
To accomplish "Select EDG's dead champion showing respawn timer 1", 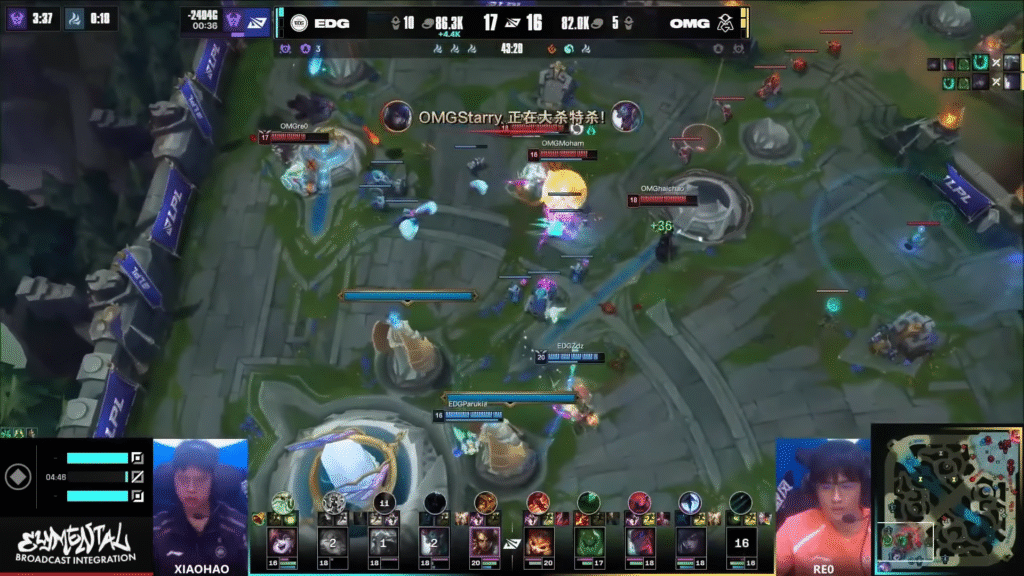I will [383, 541].
